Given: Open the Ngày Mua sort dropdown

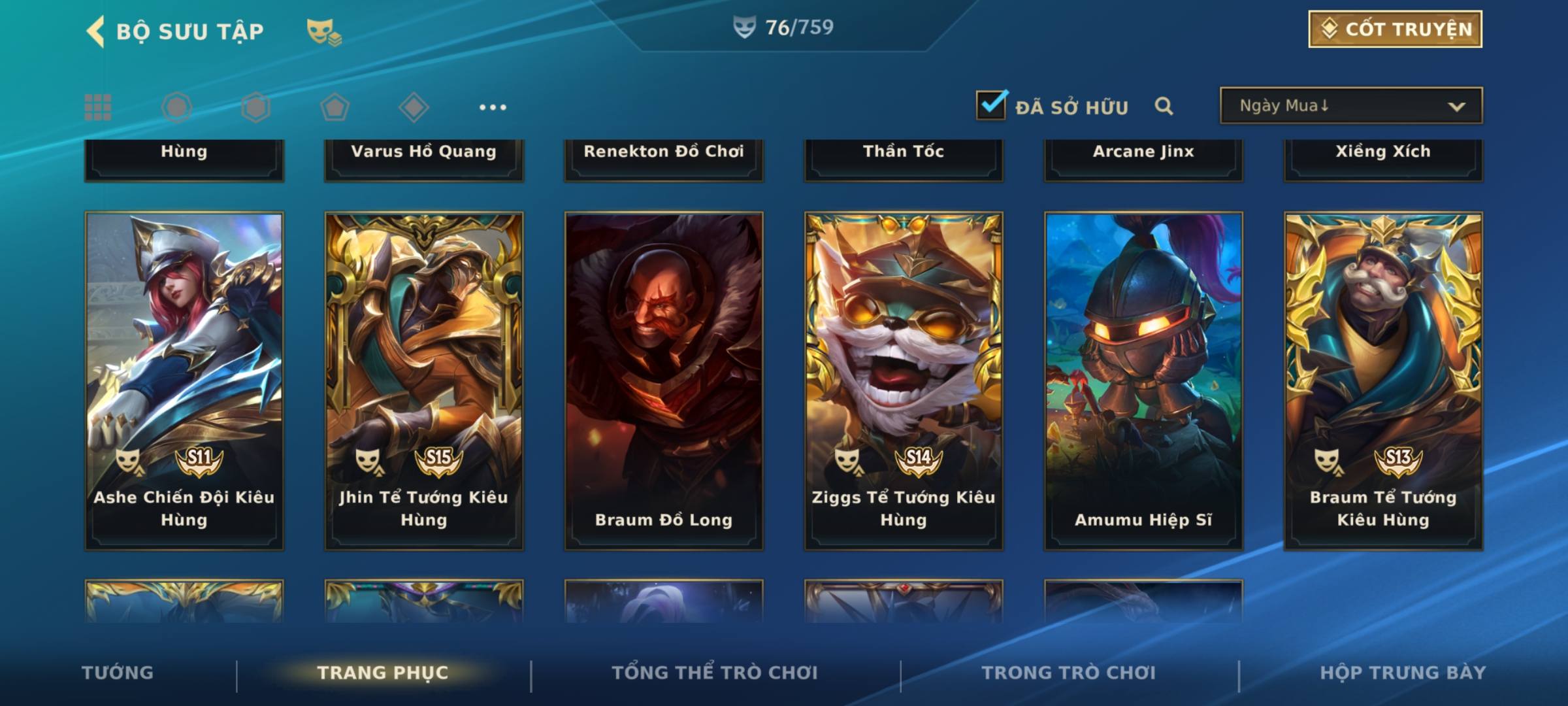Looking at the screenshot, I should (1350, 106).
